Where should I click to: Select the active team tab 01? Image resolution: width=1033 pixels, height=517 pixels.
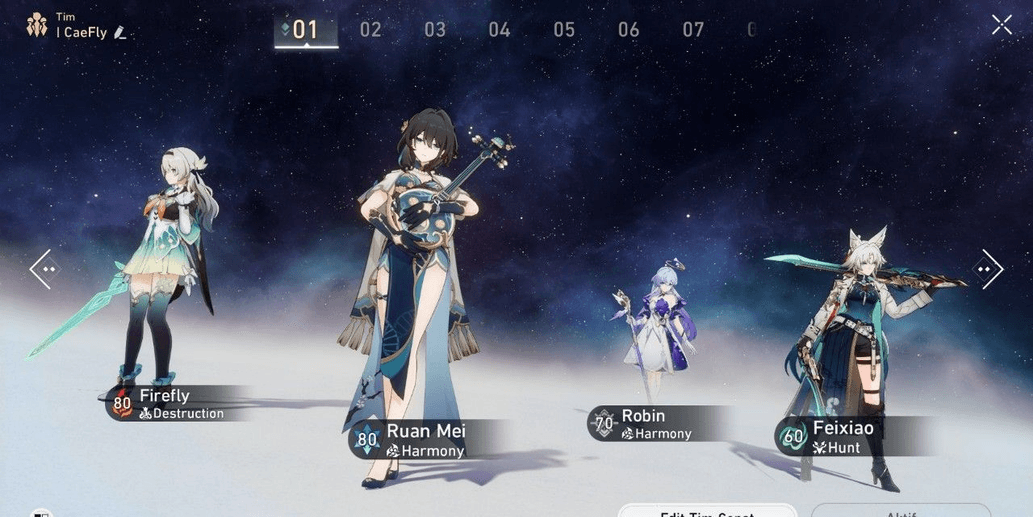[x=305, y=30]
